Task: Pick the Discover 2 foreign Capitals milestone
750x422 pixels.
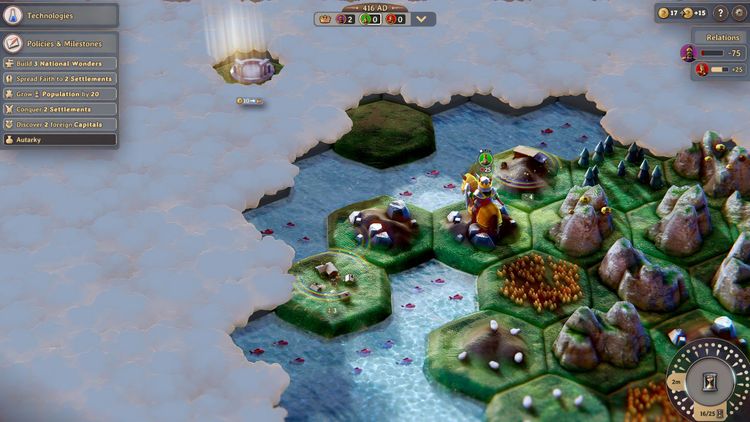Action: click(59, 124)
